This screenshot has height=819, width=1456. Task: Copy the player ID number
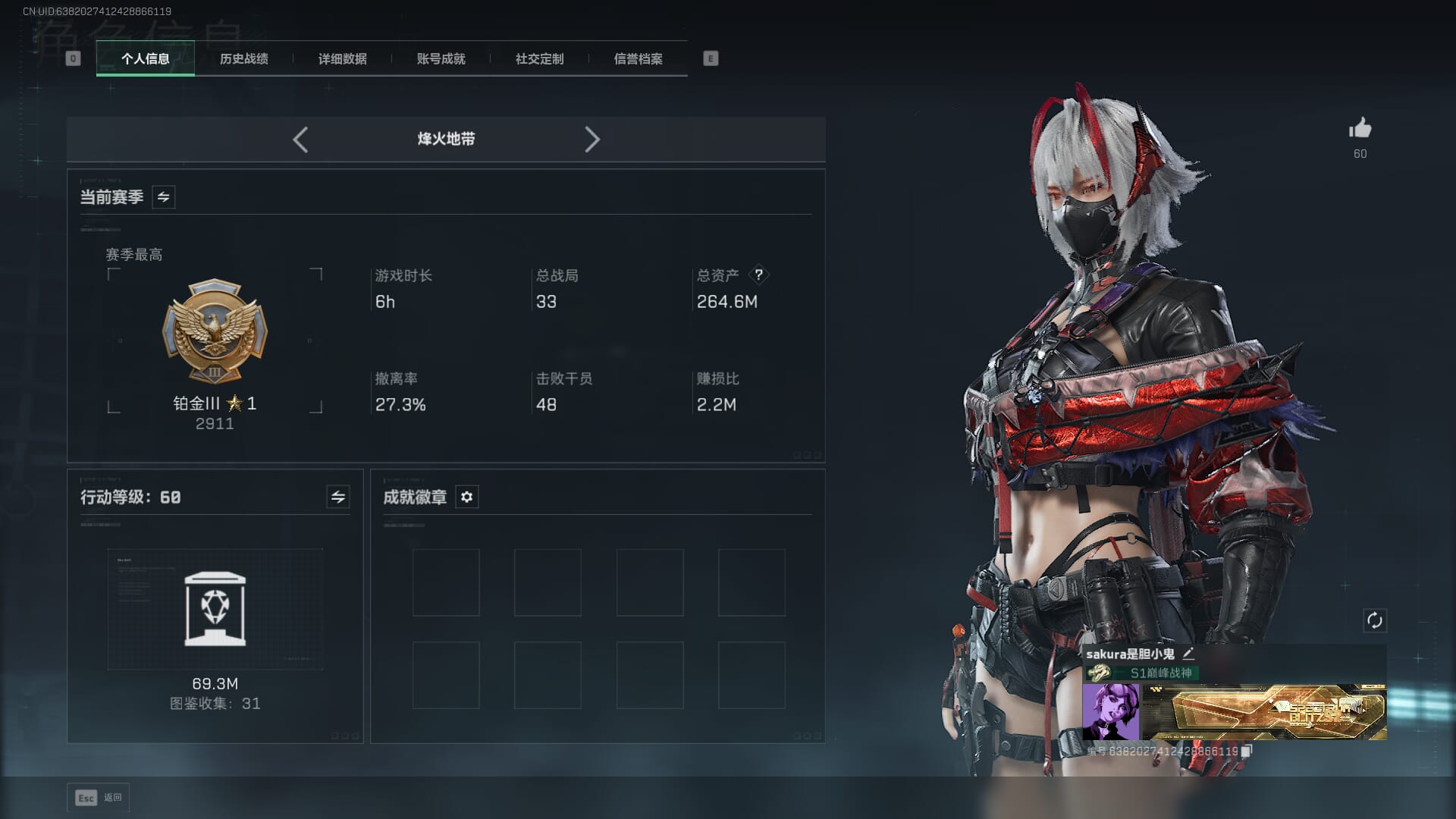1246,751
